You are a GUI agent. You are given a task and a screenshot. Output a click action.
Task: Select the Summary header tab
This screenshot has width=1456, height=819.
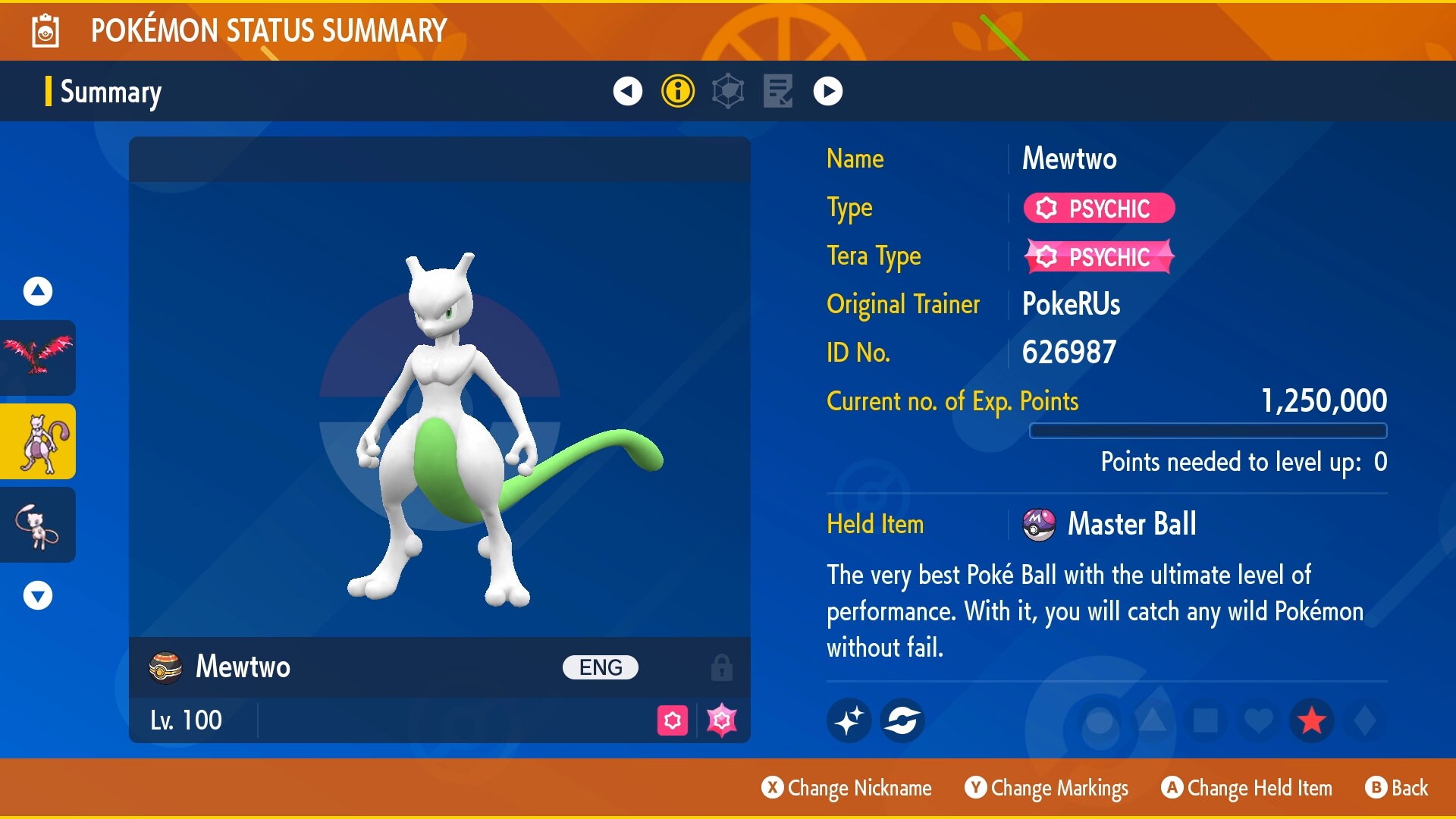pyautogui.click(x=110, y=92)
